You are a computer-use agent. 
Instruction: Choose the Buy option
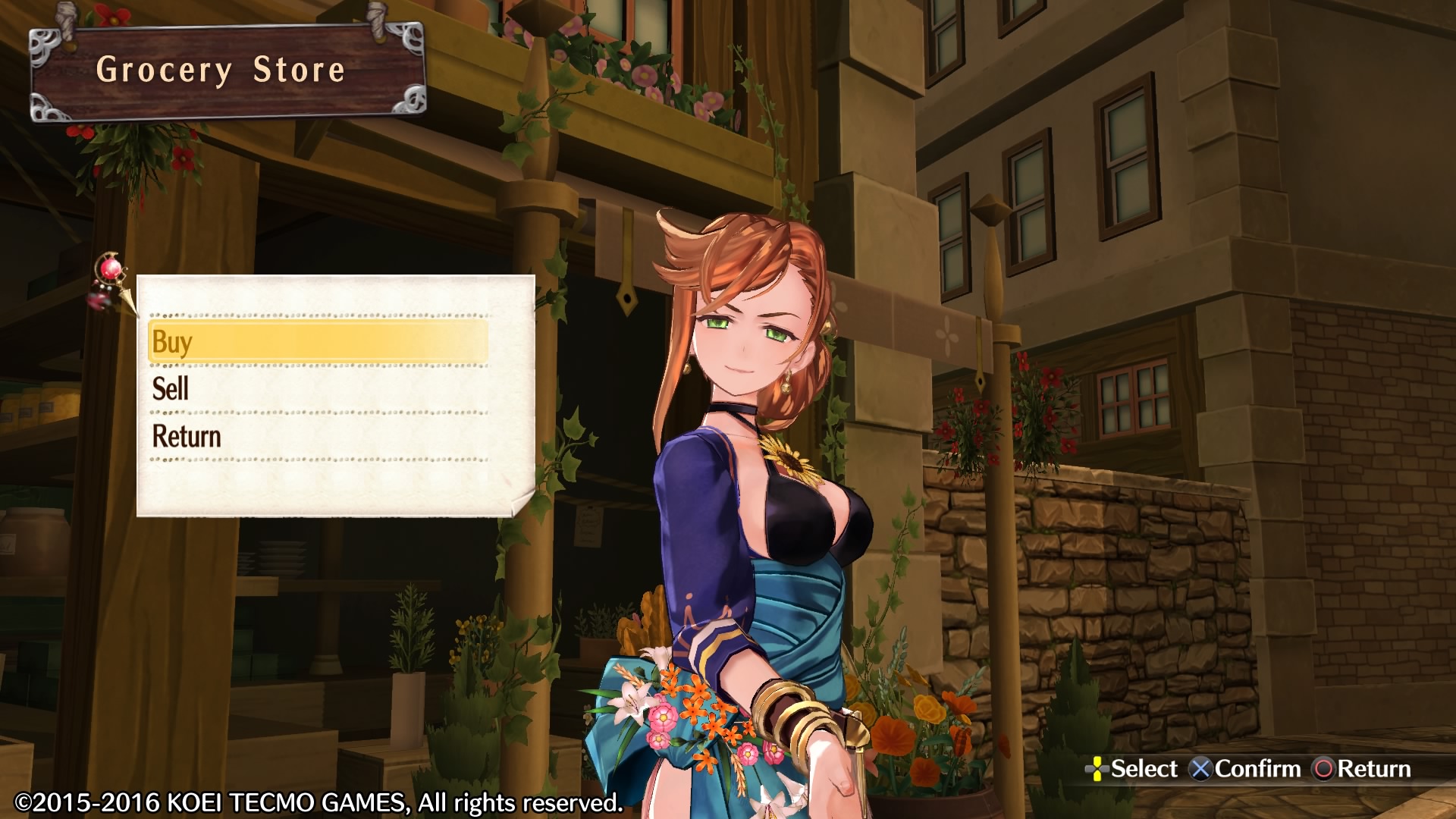pos(317,342)
